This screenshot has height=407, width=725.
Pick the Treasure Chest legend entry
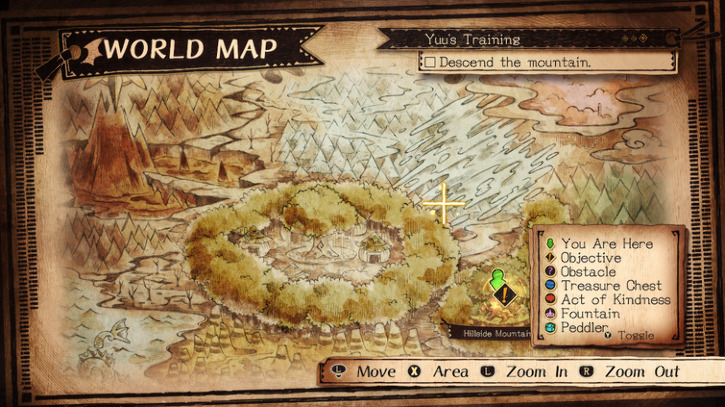pyautogui.click(x=611, y=286)
